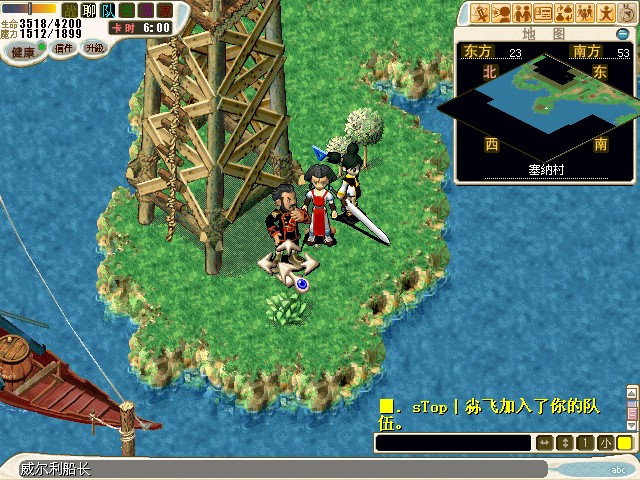640x480 pixels.
Task: Click the horizontal-arrows chat resize button
Action: 545,443
